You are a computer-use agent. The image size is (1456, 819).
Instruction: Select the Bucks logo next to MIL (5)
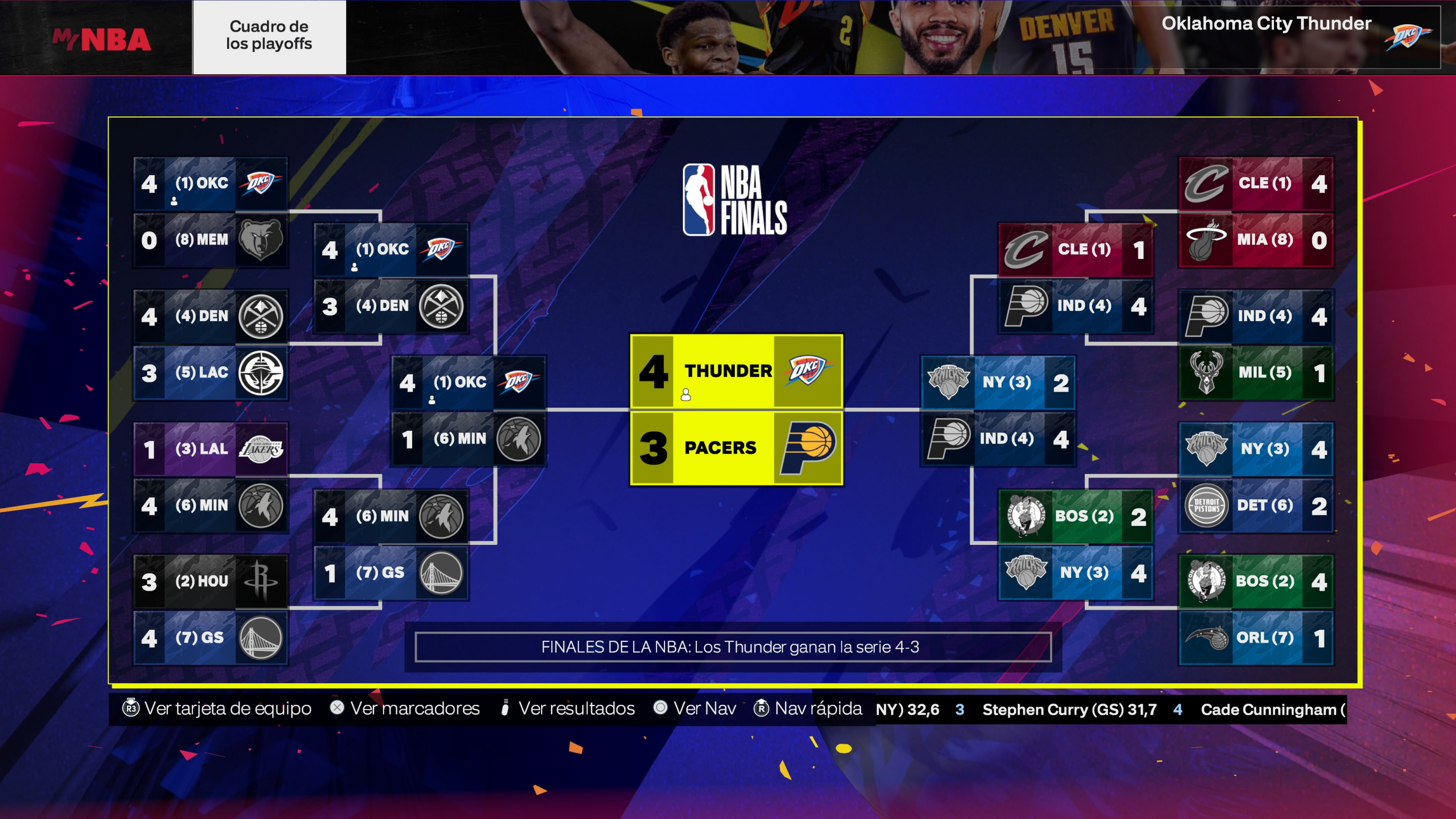tap(1207, 372)
